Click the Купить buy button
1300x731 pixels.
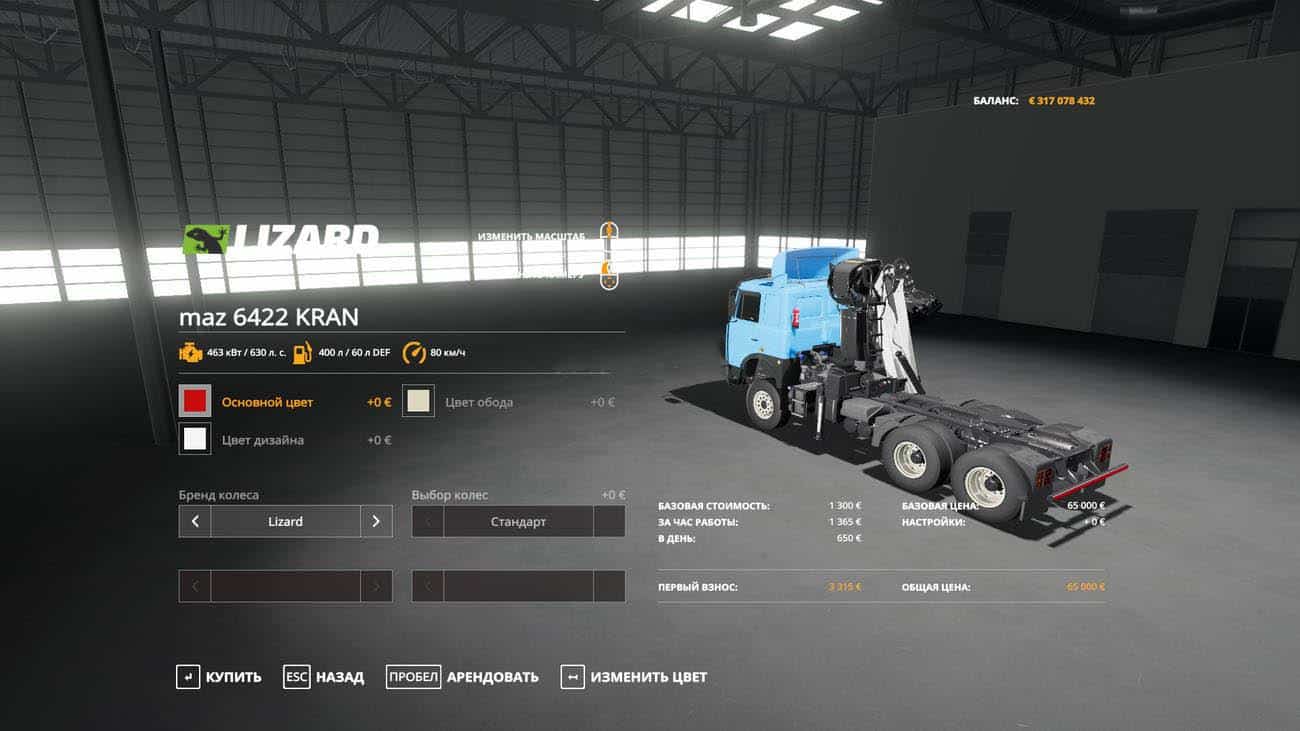tap(219, 677)
